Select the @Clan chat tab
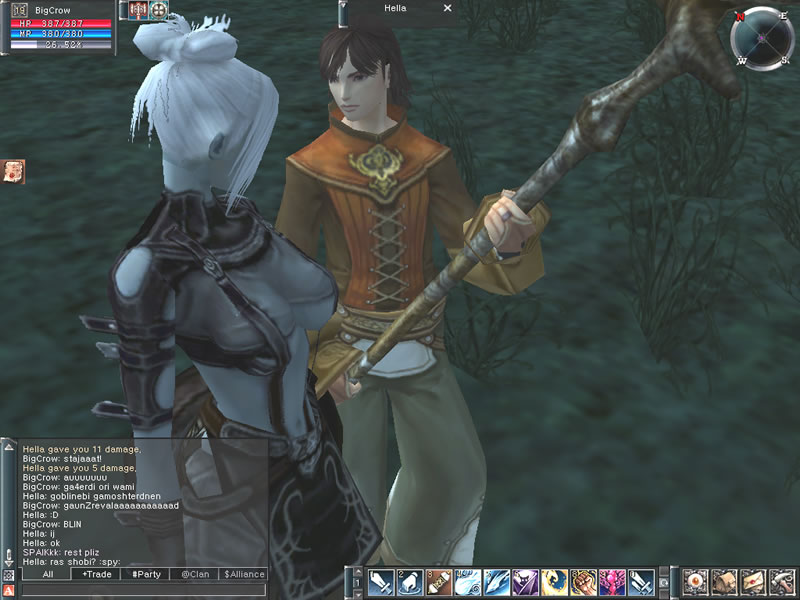 pyautogui.click(x=196, y=575)
